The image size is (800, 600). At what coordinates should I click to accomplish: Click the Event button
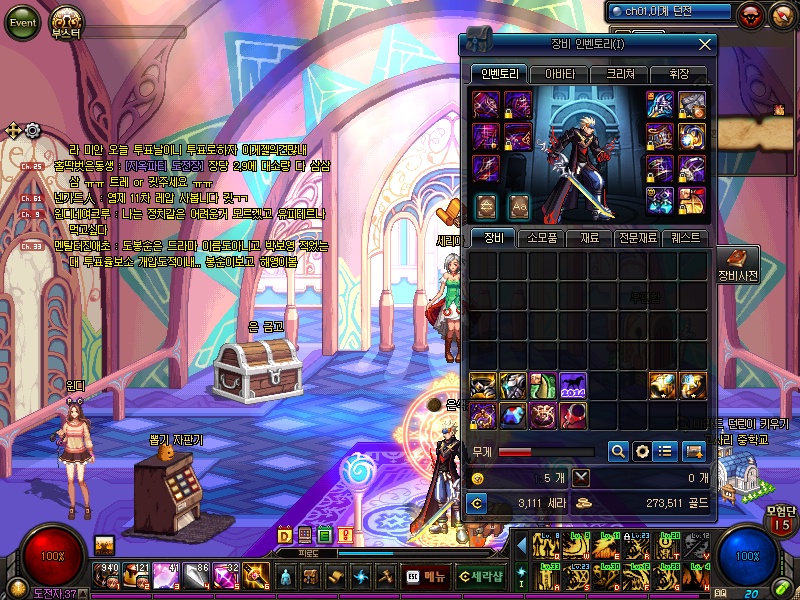[x=22, y=22]
